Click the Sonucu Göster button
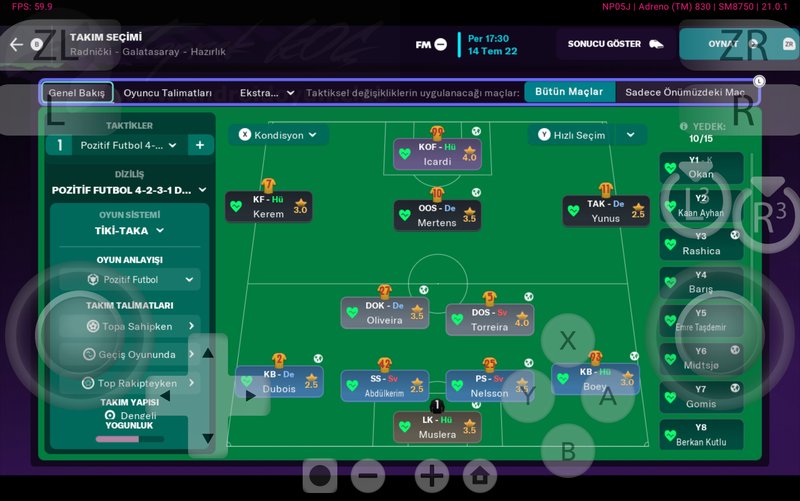The image size is (800, 501). (616, 44)
